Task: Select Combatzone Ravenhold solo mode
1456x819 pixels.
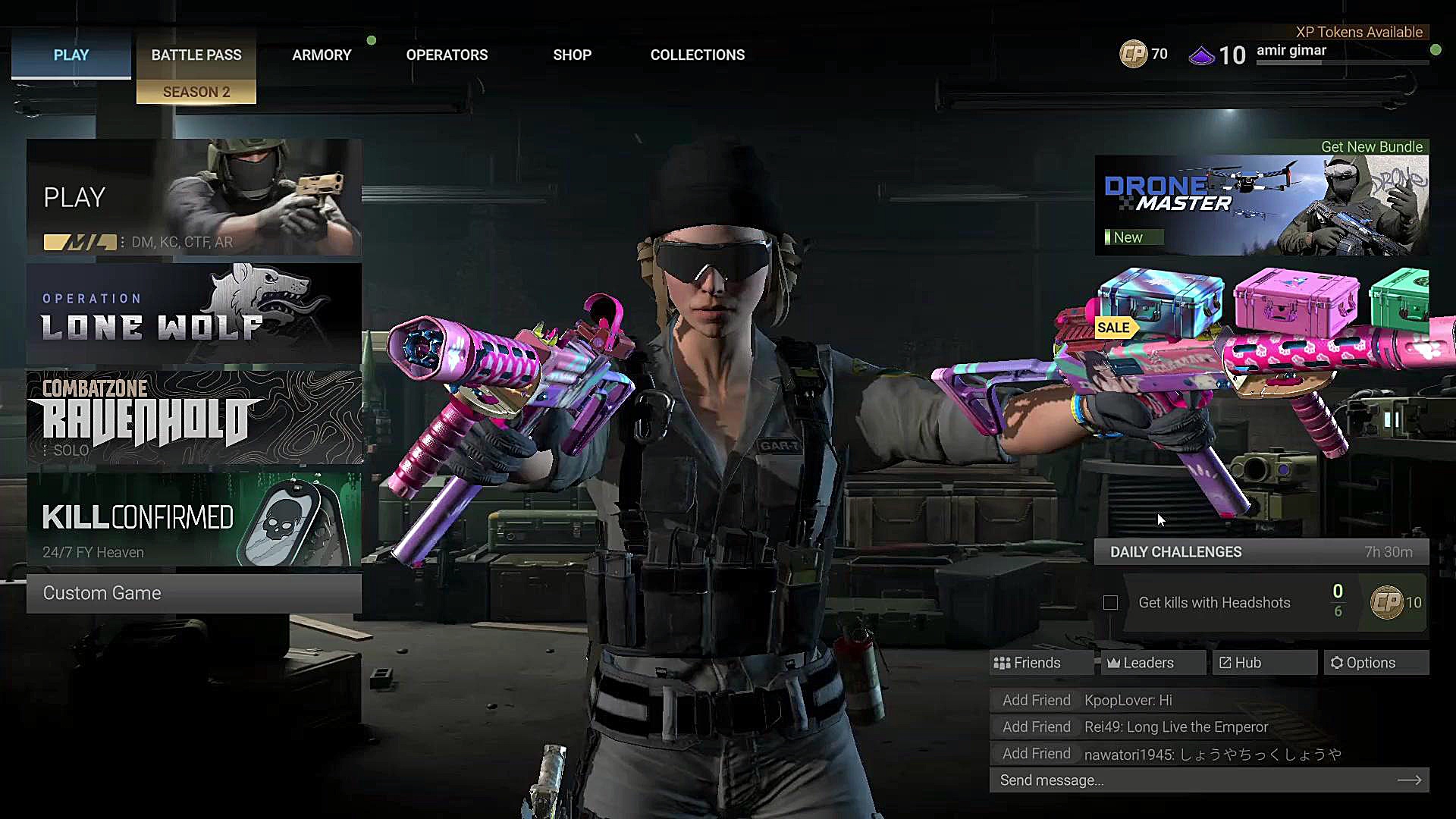Action: pyautogui.click(x=194, y=418)
